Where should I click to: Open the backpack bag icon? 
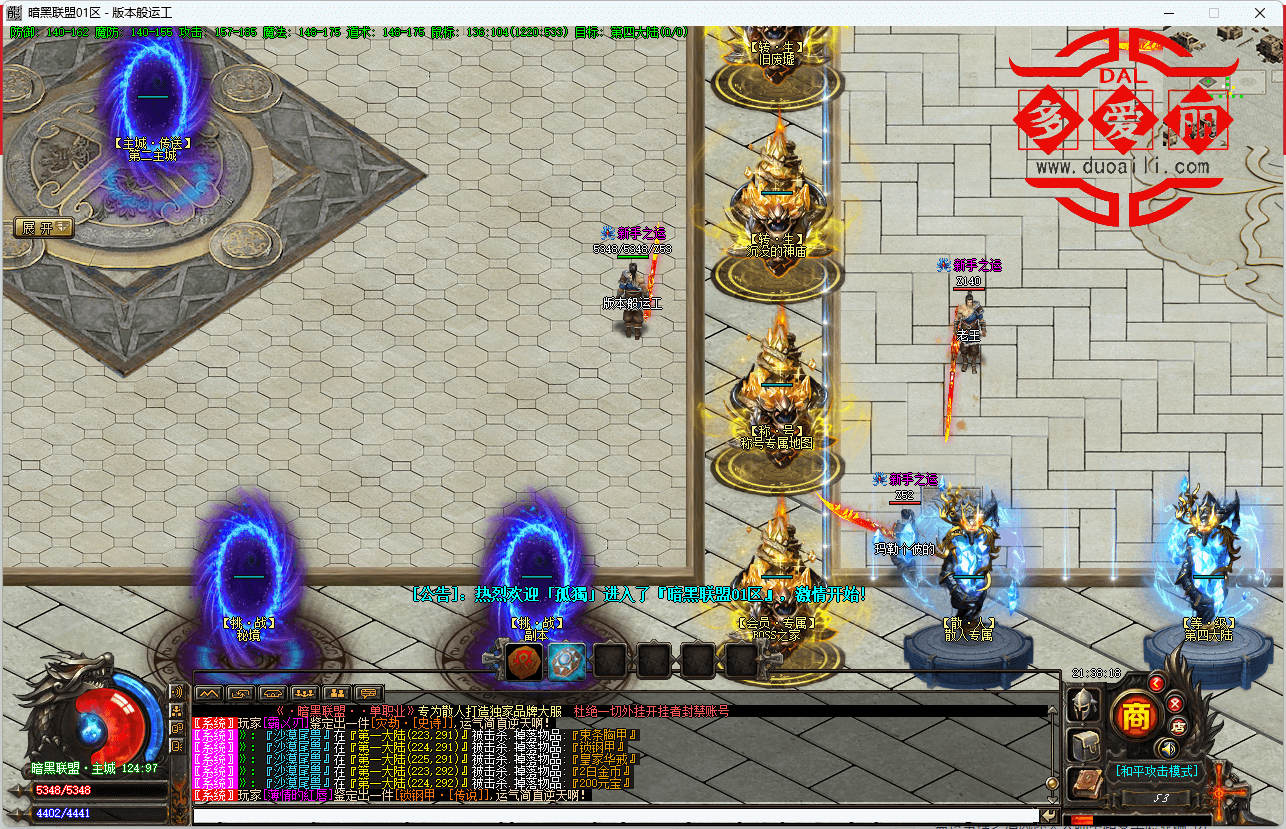1084,745
